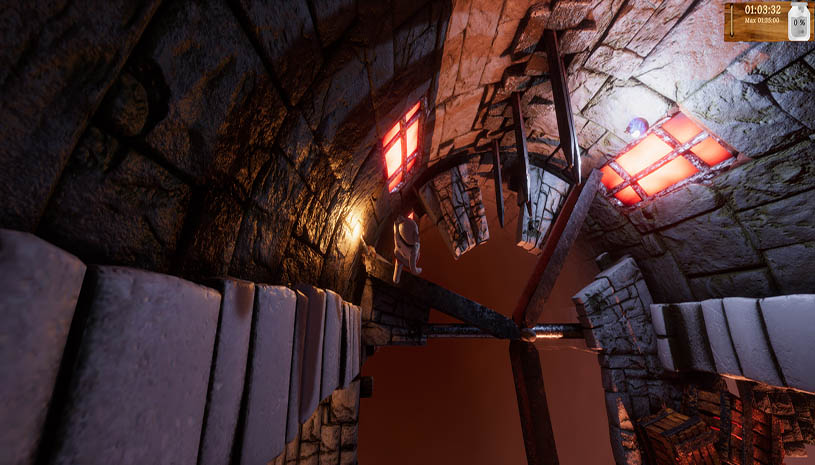Click the milk bottle percentage icon
815x465 pixels.
tap(798, 22)
